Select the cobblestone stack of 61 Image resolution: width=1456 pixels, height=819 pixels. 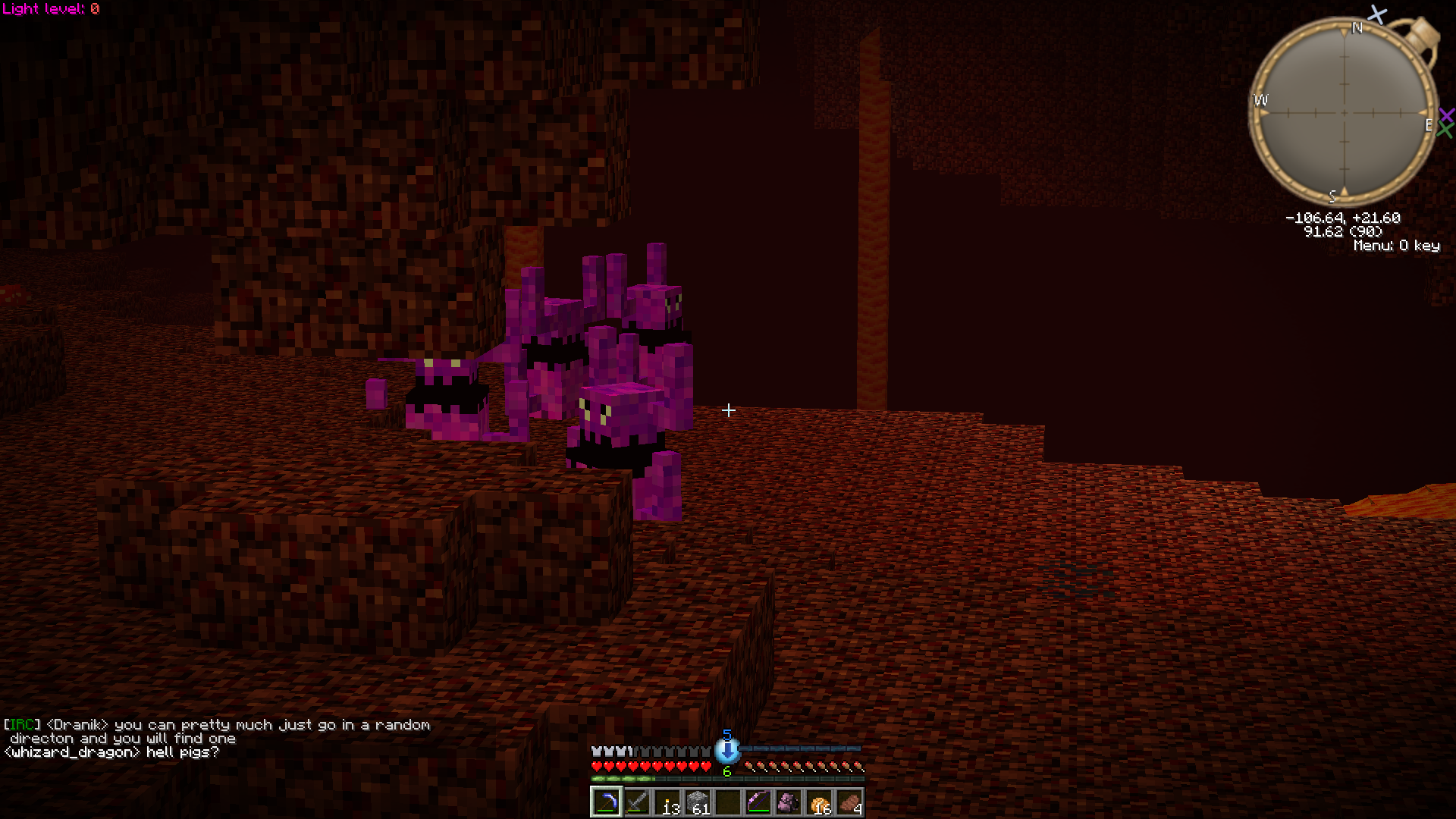pyautogui.click(x=698, y=802)
